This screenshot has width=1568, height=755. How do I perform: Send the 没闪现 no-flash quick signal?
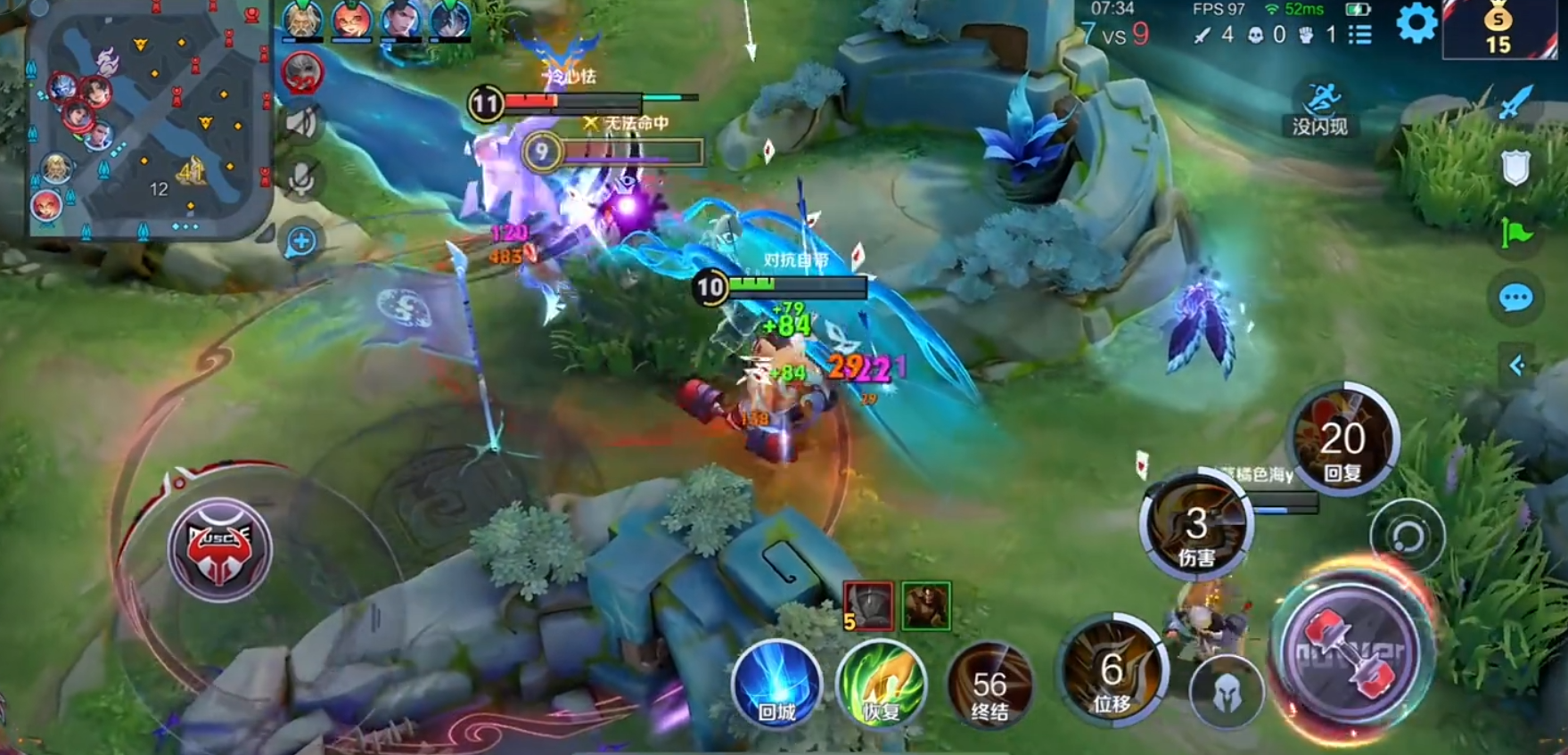[1320, 109]
